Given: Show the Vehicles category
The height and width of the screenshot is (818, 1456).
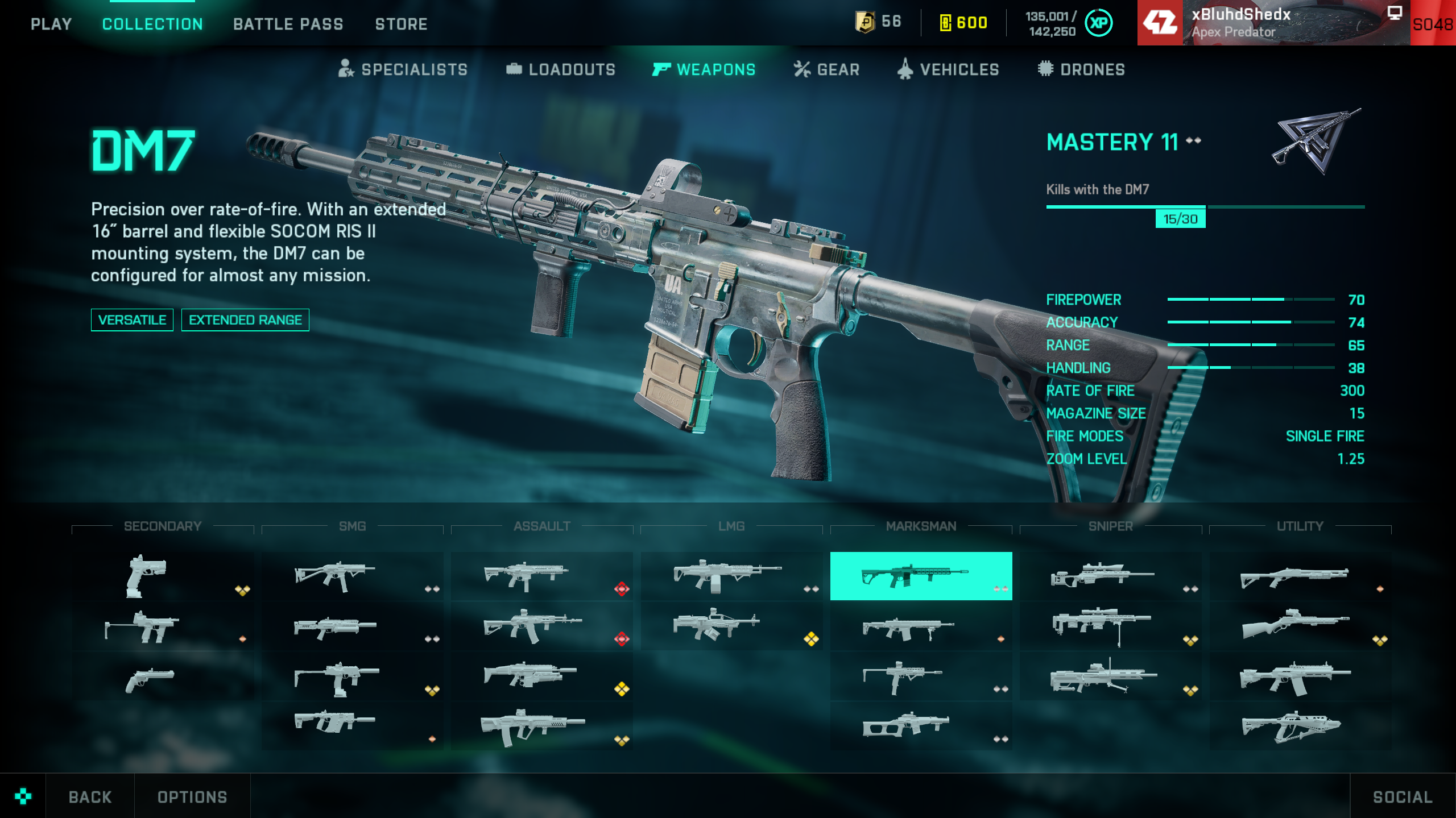Looking at the screenshot, I should (948, 69).
